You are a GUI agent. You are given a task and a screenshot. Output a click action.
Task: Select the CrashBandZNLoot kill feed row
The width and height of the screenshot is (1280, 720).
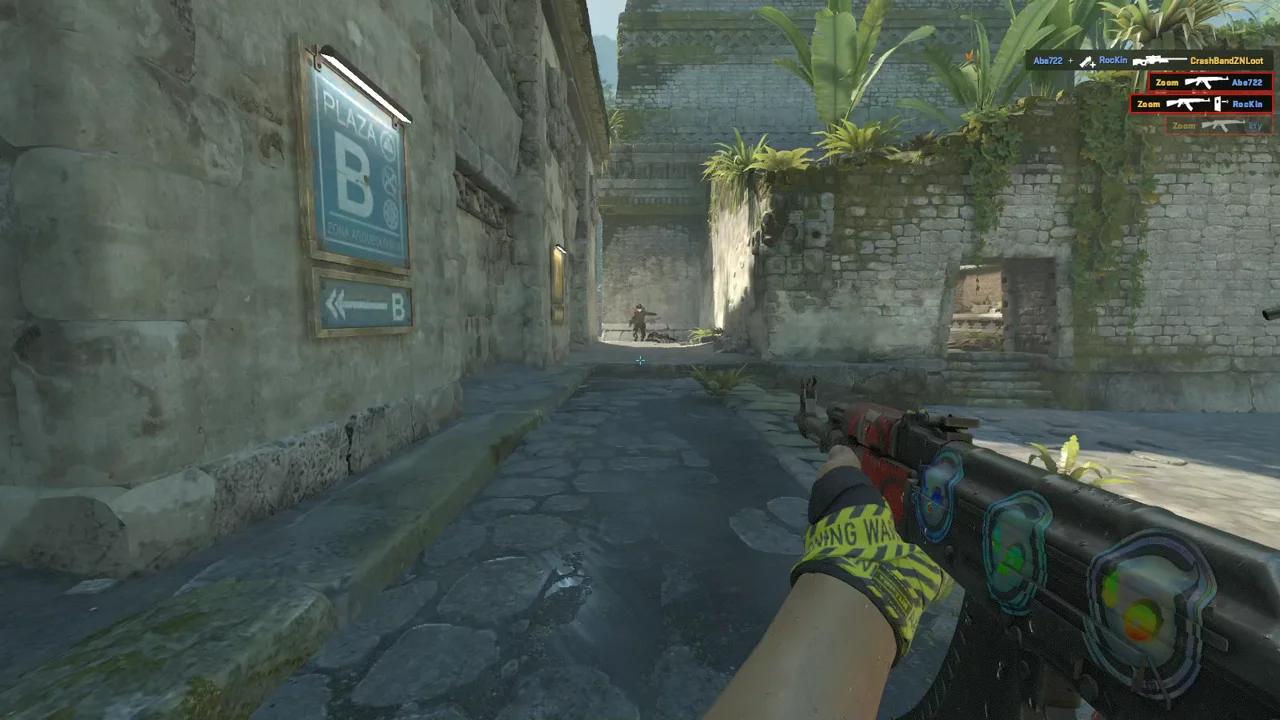pyautogui.click(x=1148, y=61)
